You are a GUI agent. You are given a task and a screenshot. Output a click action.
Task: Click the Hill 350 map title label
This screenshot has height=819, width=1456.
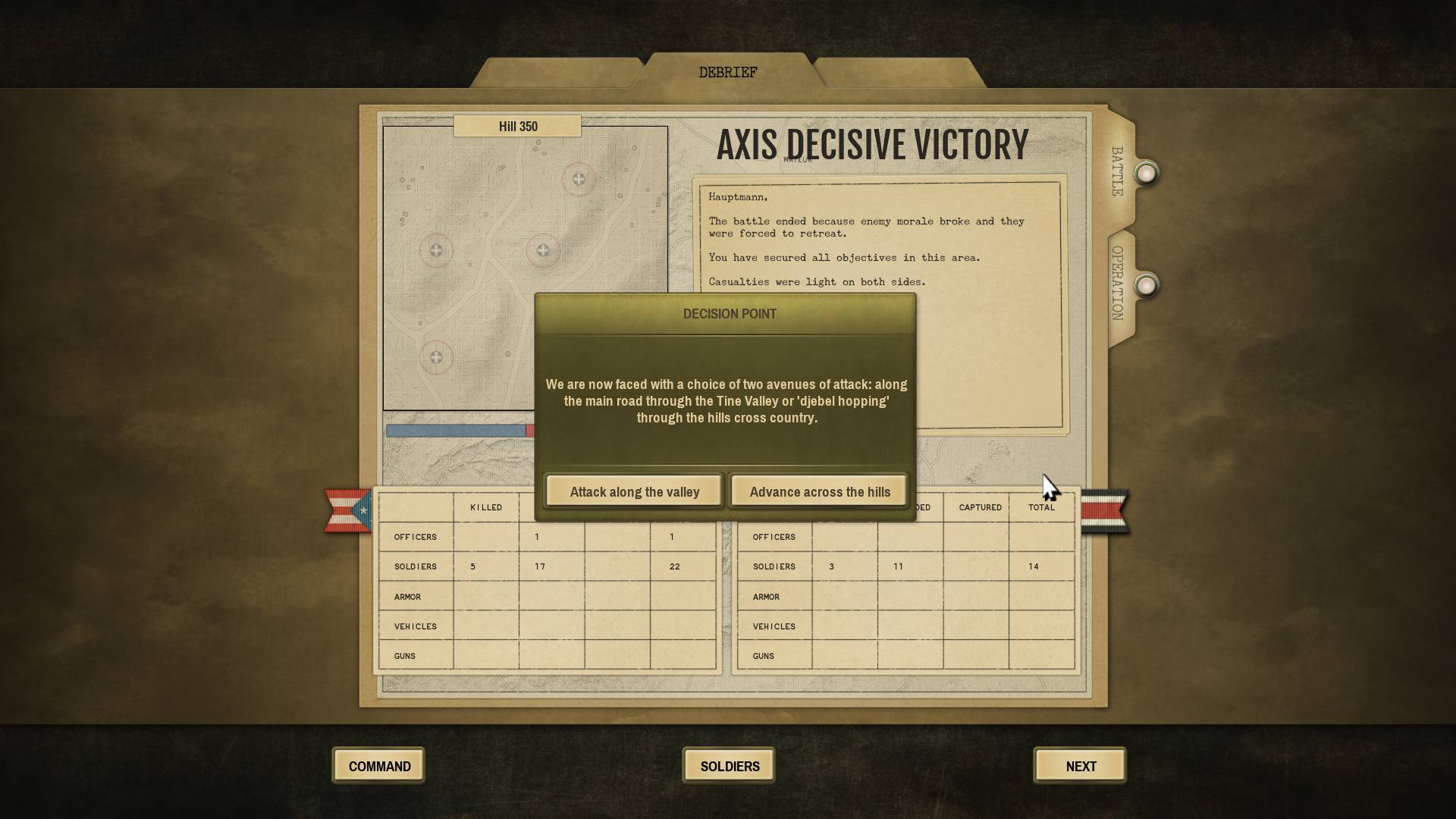(x=518, y=126)
